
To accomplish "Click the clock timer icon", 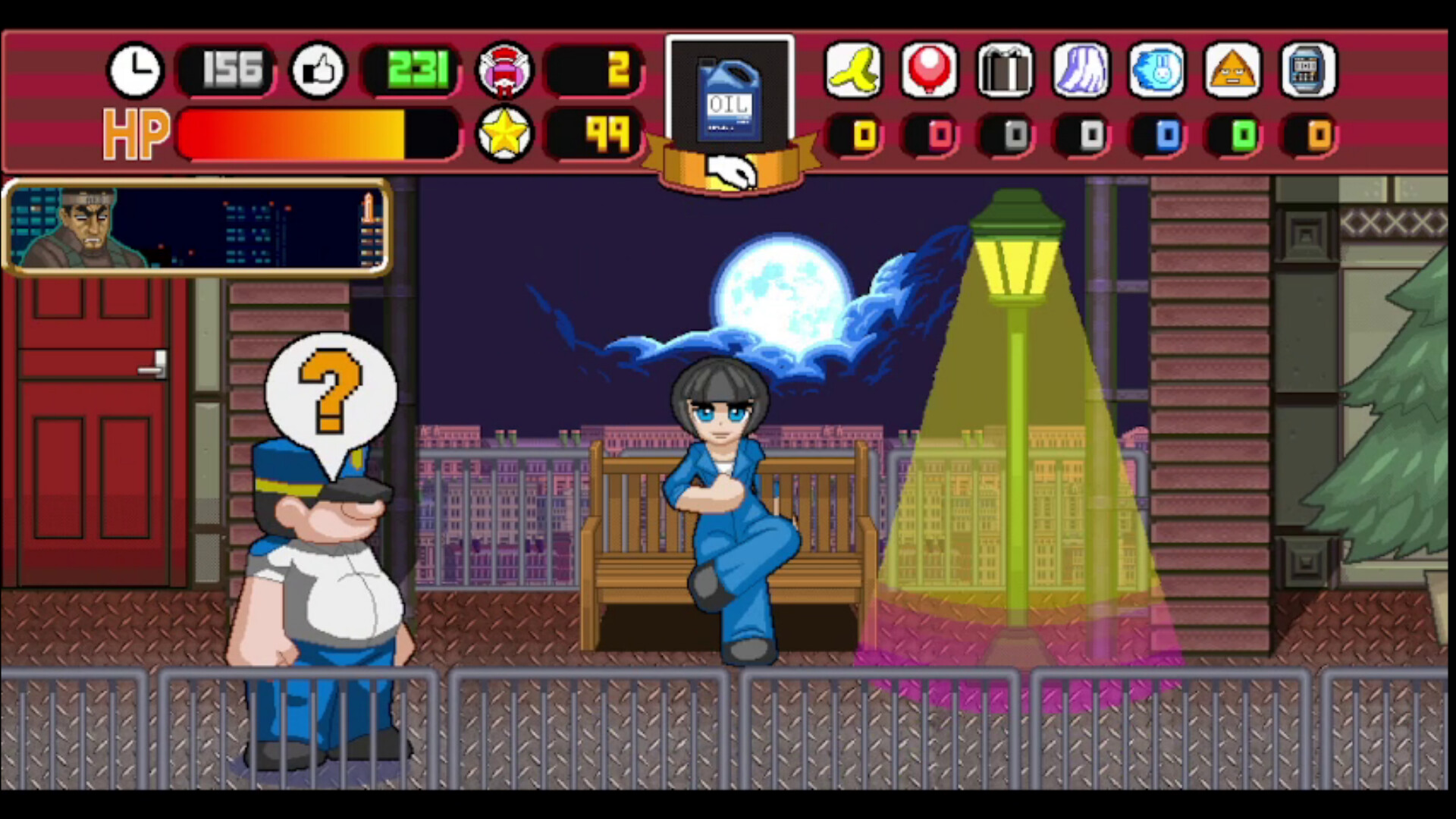I will tap(135, 71).
